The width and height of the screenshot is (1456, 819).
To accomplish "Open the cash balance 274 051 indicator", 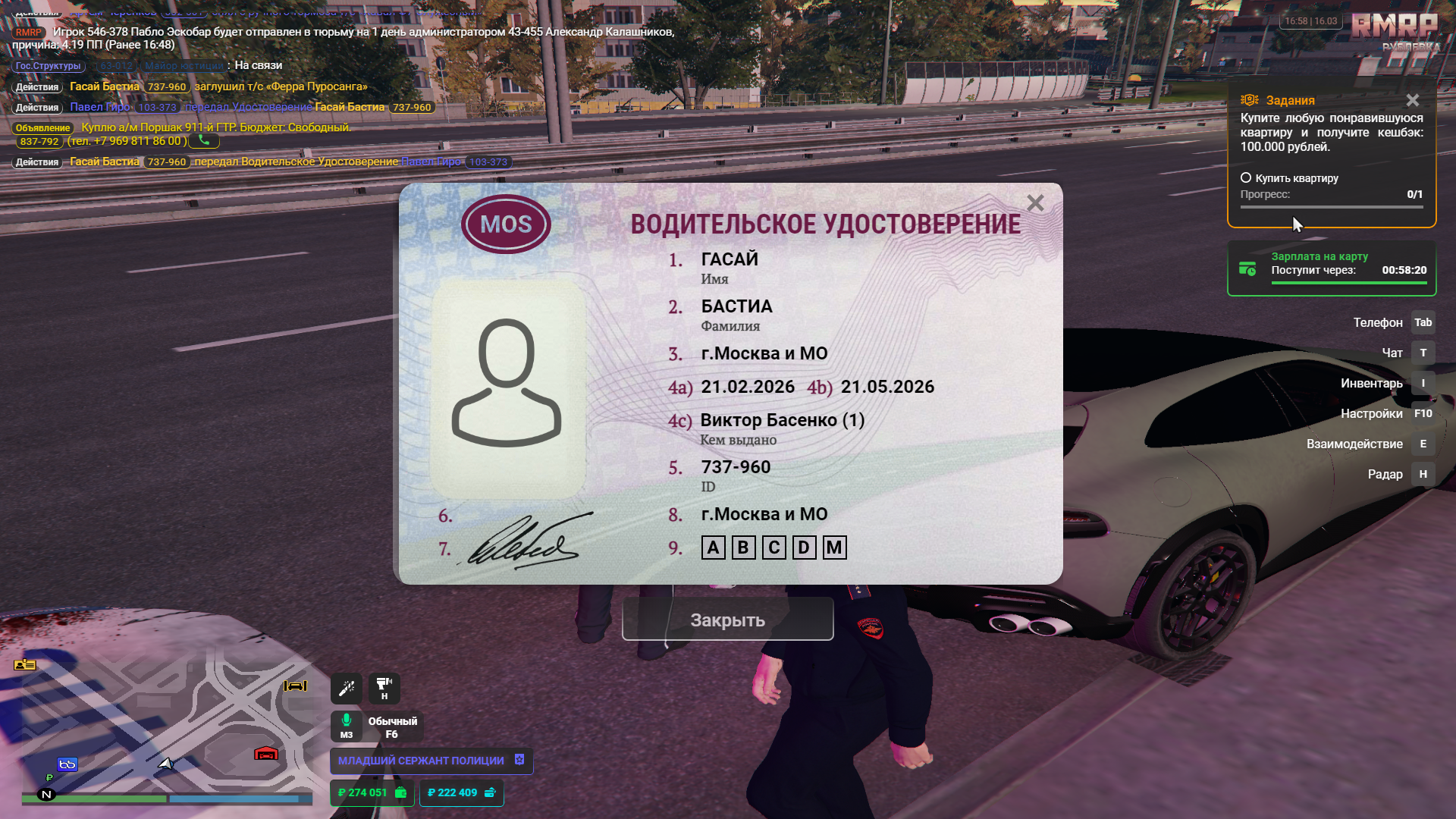I will [x=372, y=792].
